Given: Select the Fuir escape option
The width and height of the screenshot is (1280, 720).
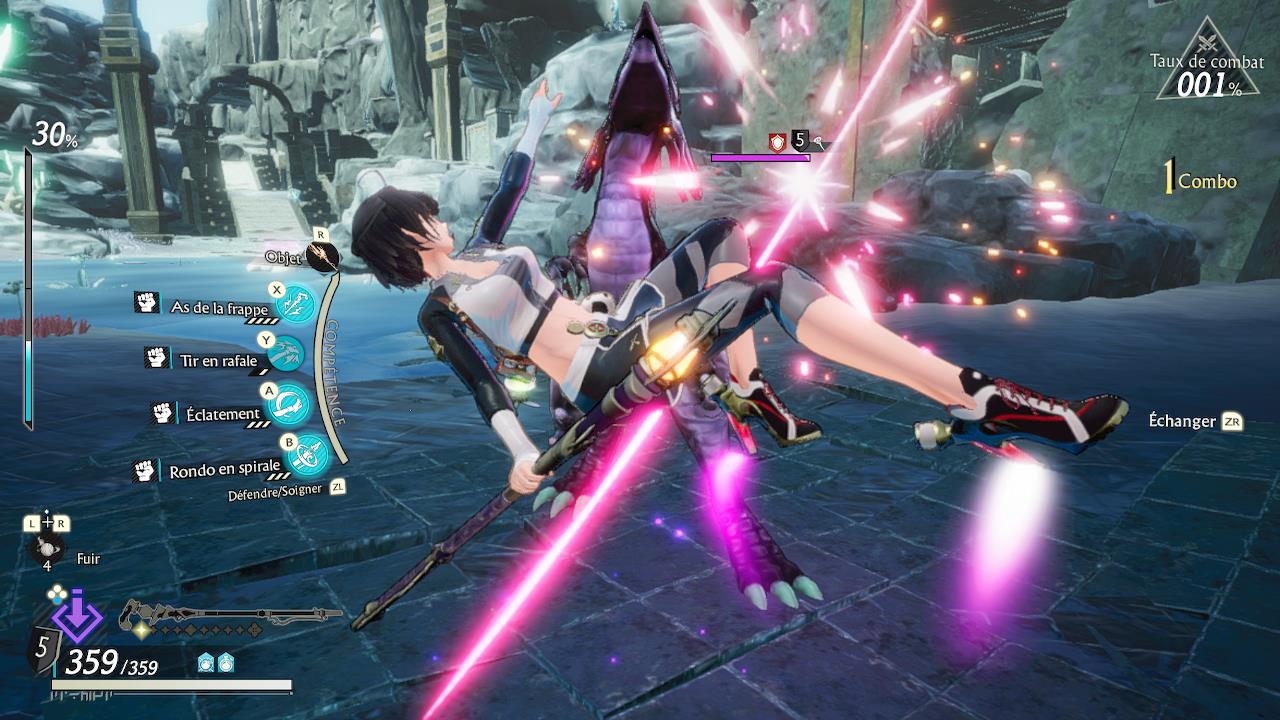Looking at the screenshot, I should tap(47, 551).
